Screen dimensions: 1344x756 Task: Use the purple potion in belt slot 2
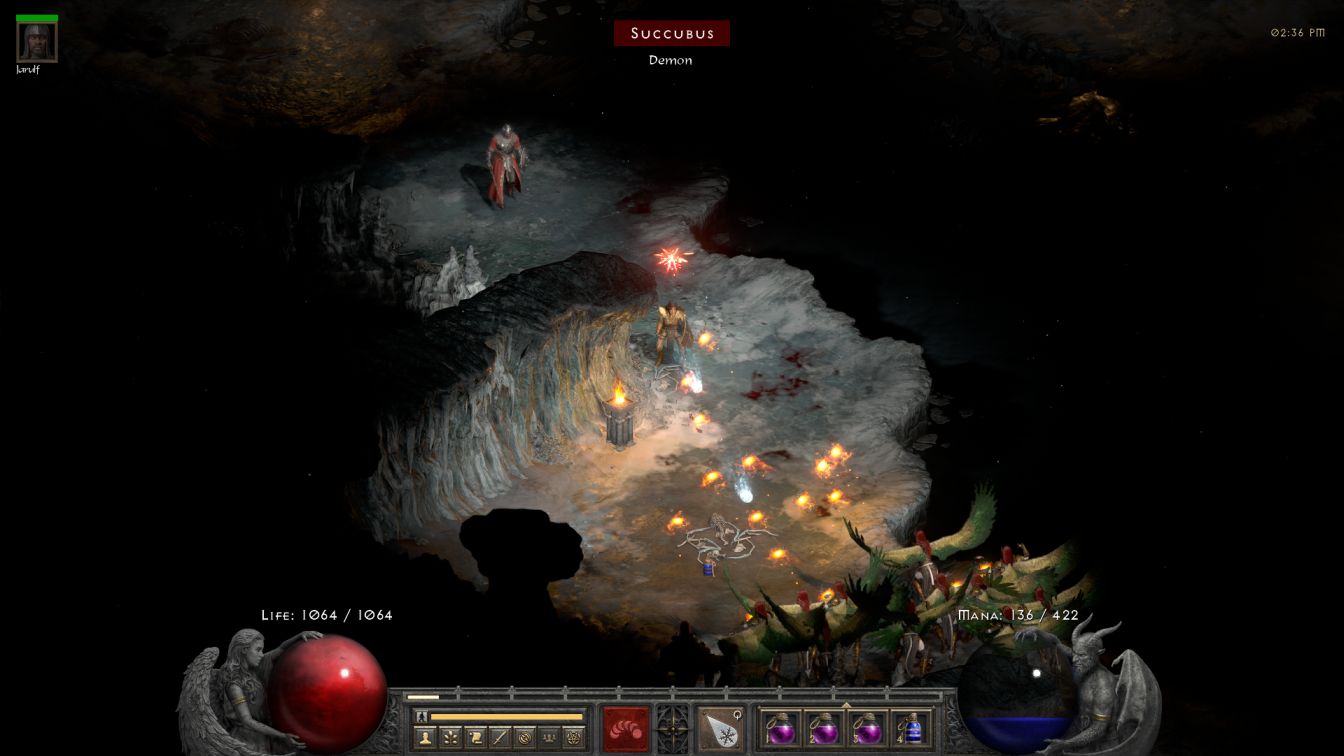tap(824, 728)
